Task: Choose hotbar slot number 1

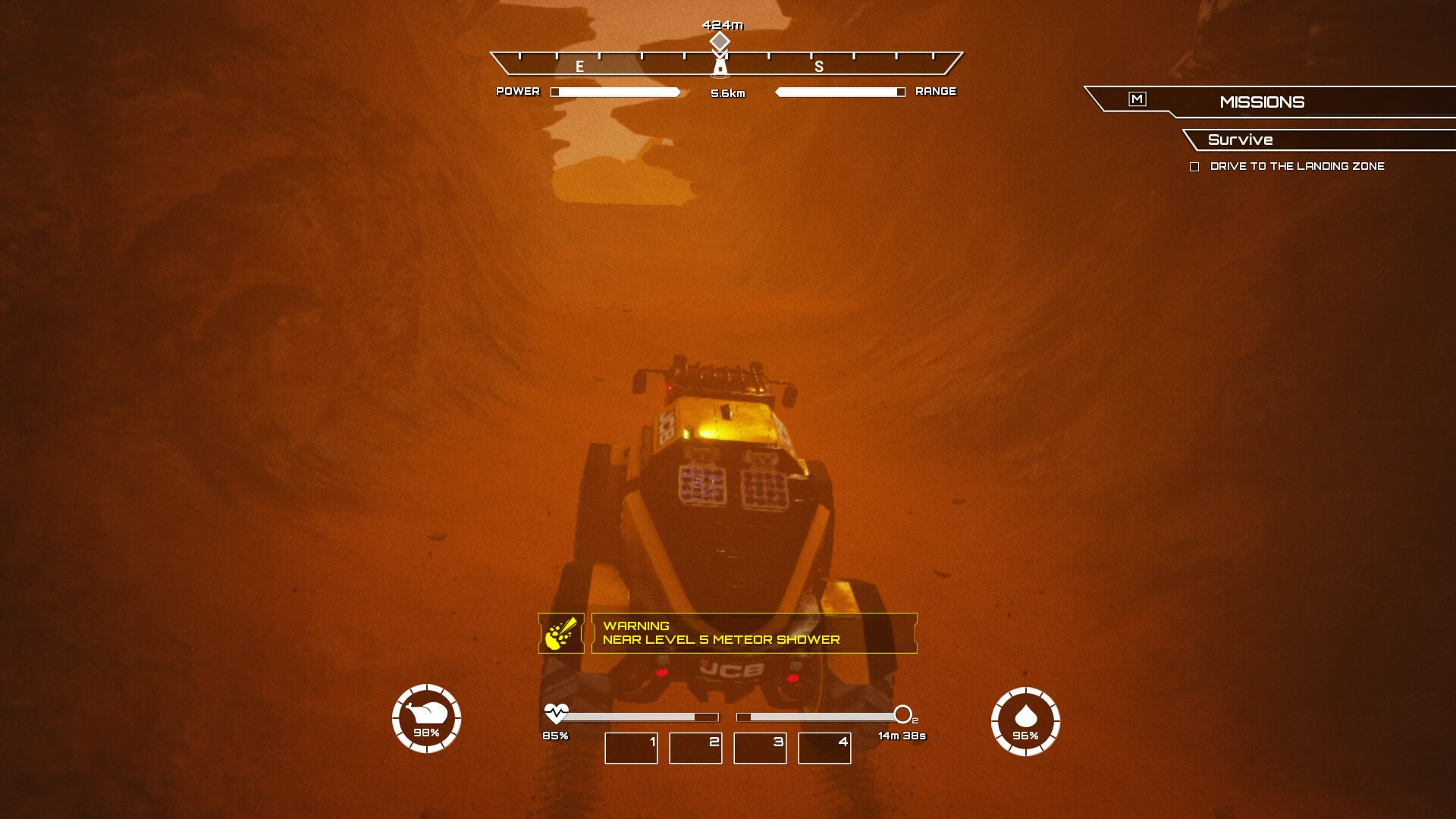Action: 631,748
